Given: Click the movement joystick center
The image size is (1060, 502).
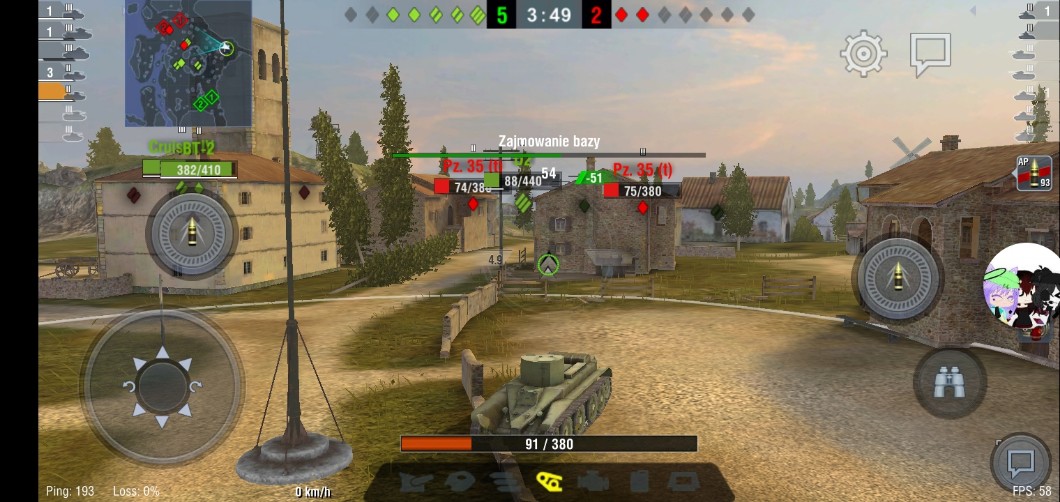Looking at the screenshot, I should point(161,385).
